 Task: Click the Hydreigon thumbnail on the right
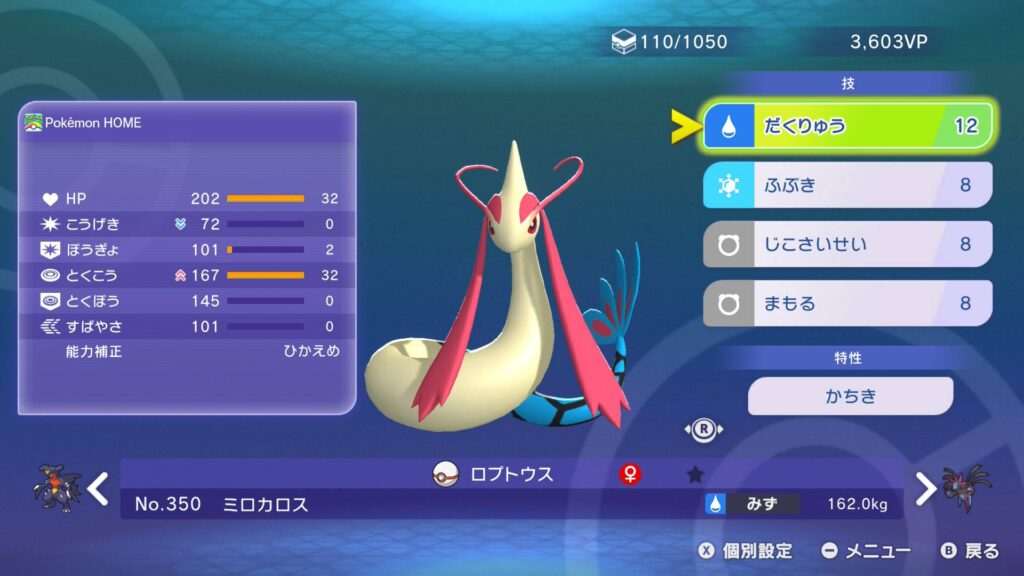pos(967,489)
